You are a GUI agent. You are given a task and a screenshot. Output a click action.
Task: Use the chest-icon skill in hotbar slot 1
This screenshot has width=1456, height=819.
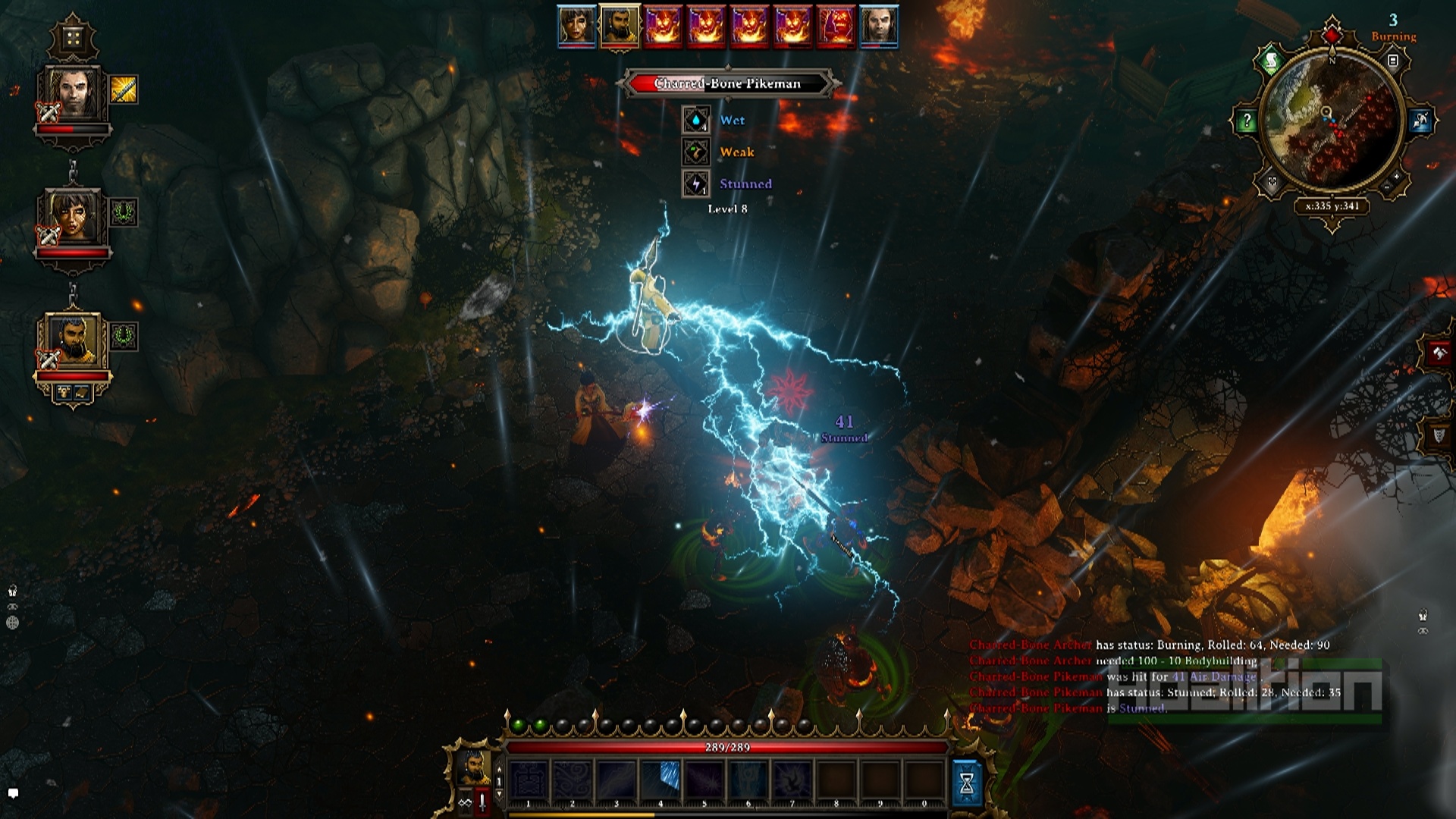pos(529,780)
